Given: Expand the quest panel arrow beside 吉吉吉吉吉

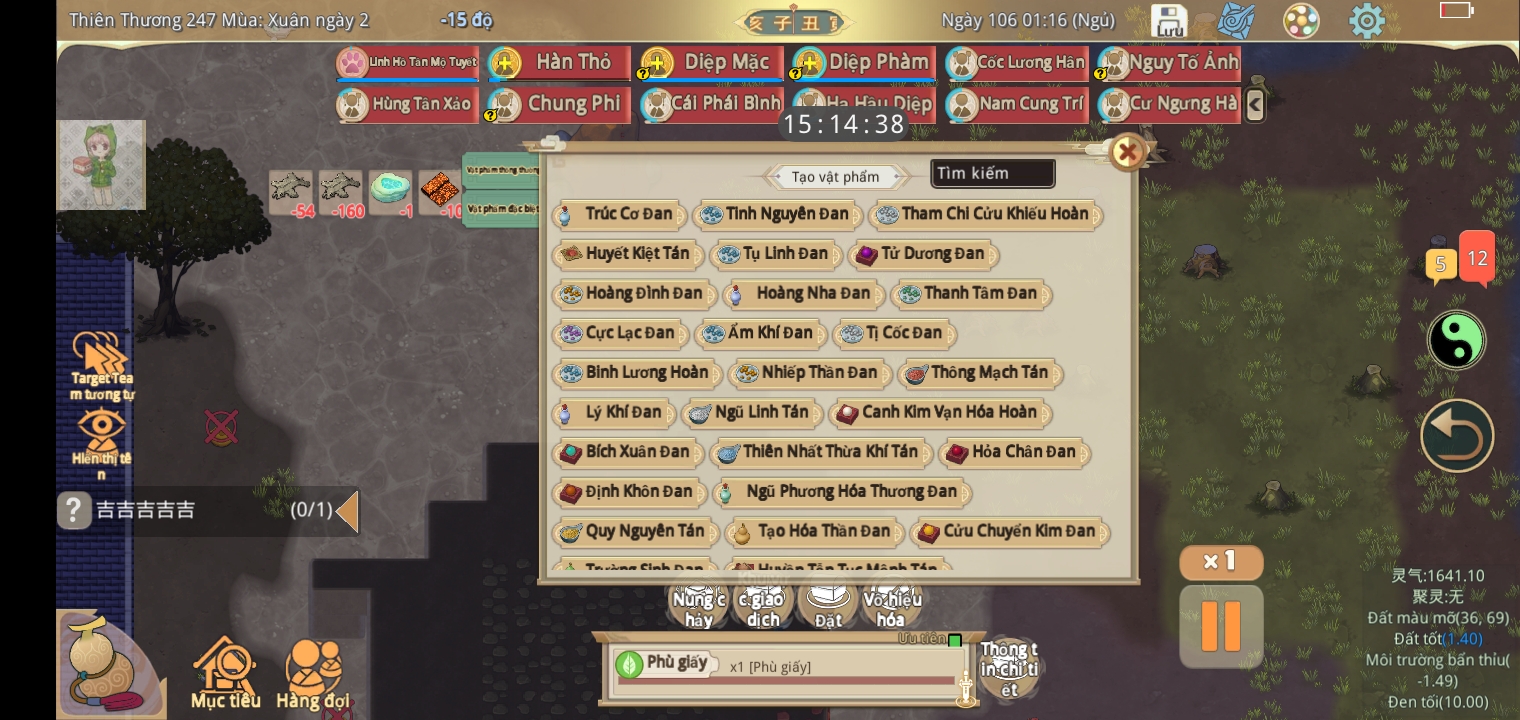Looking at the screenshot, I should click(347, 511).
